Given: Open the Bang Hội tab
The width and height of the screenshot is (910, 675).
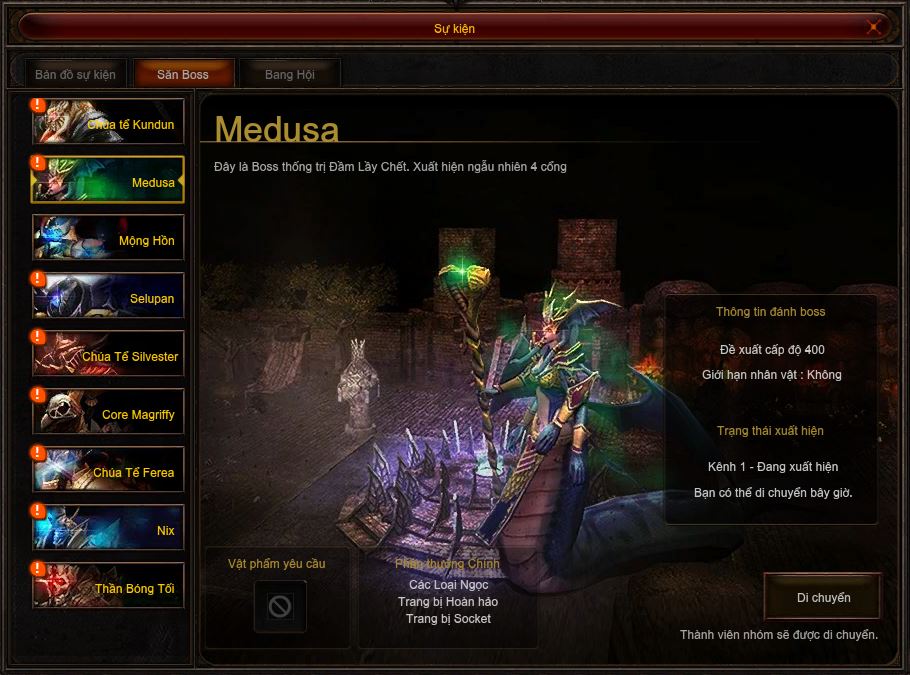Looking at the screenshot, I should coord(289,75).
